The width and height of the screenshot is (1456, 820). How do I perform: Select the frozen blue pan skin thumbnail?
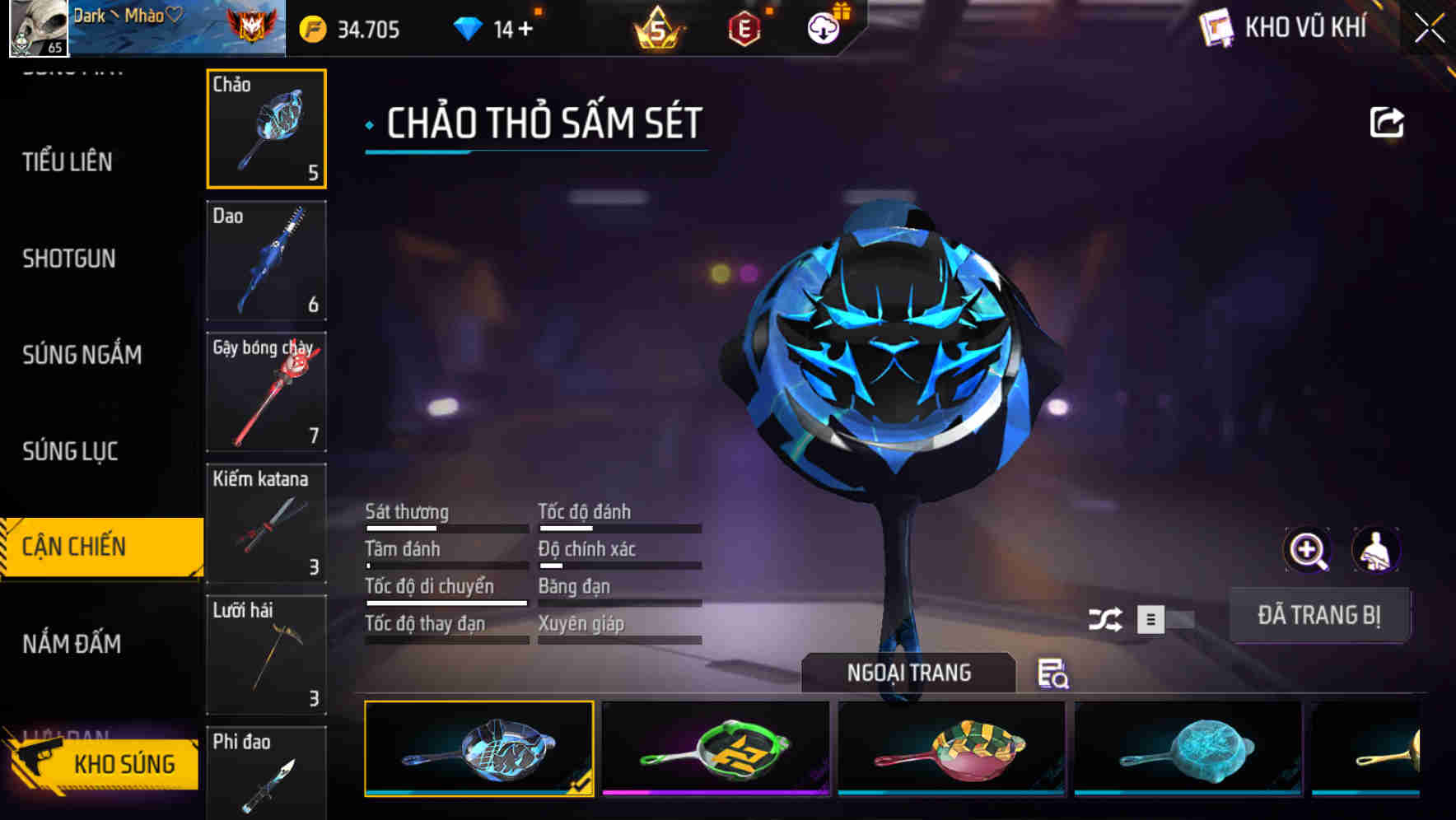1186,749
